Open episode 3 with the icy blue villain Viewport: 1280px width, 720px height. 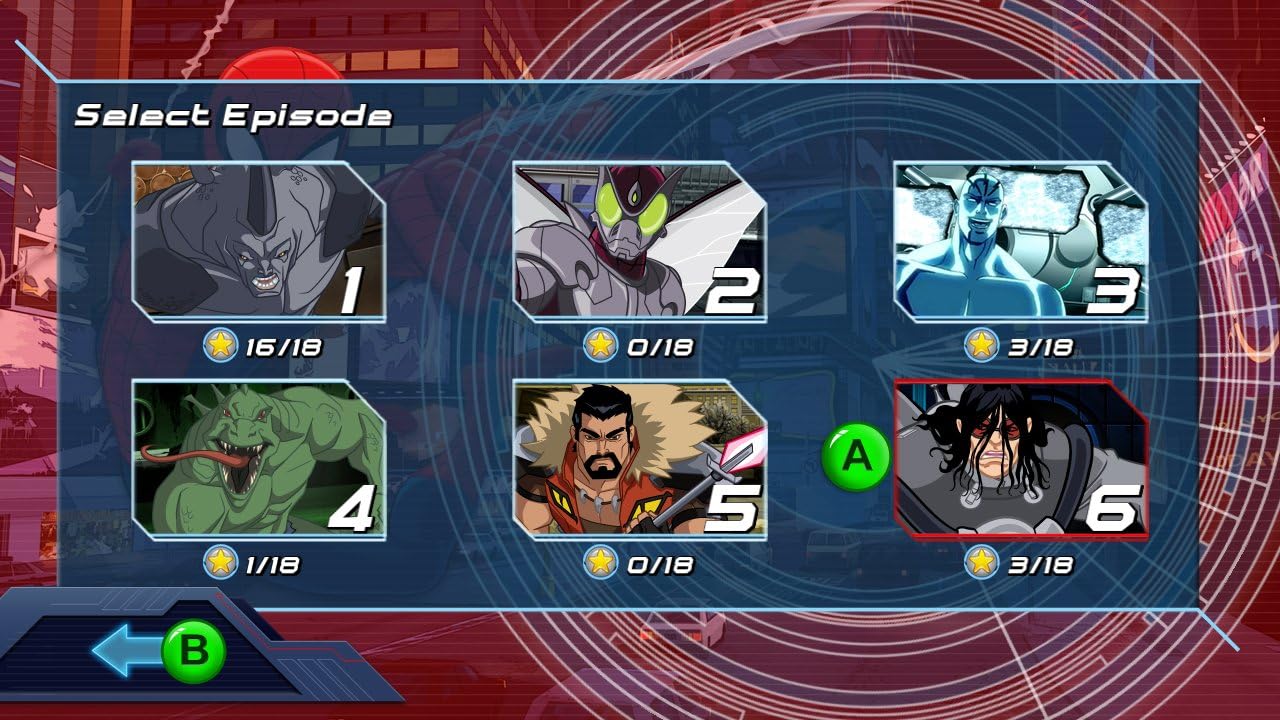(x=1020, y=241)
